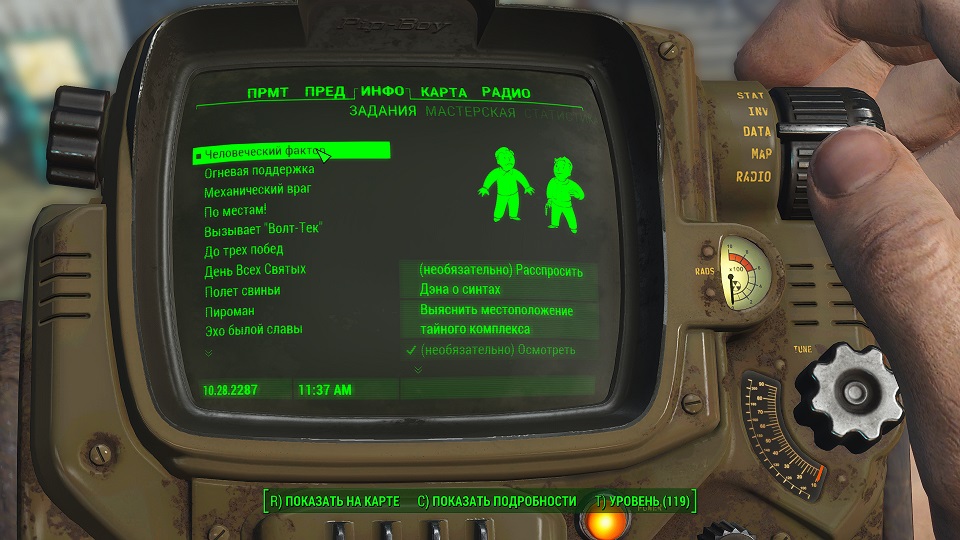Switch to the КАРТА tab
The width and height of the screenshot is (960, 540).
[443, 93]
